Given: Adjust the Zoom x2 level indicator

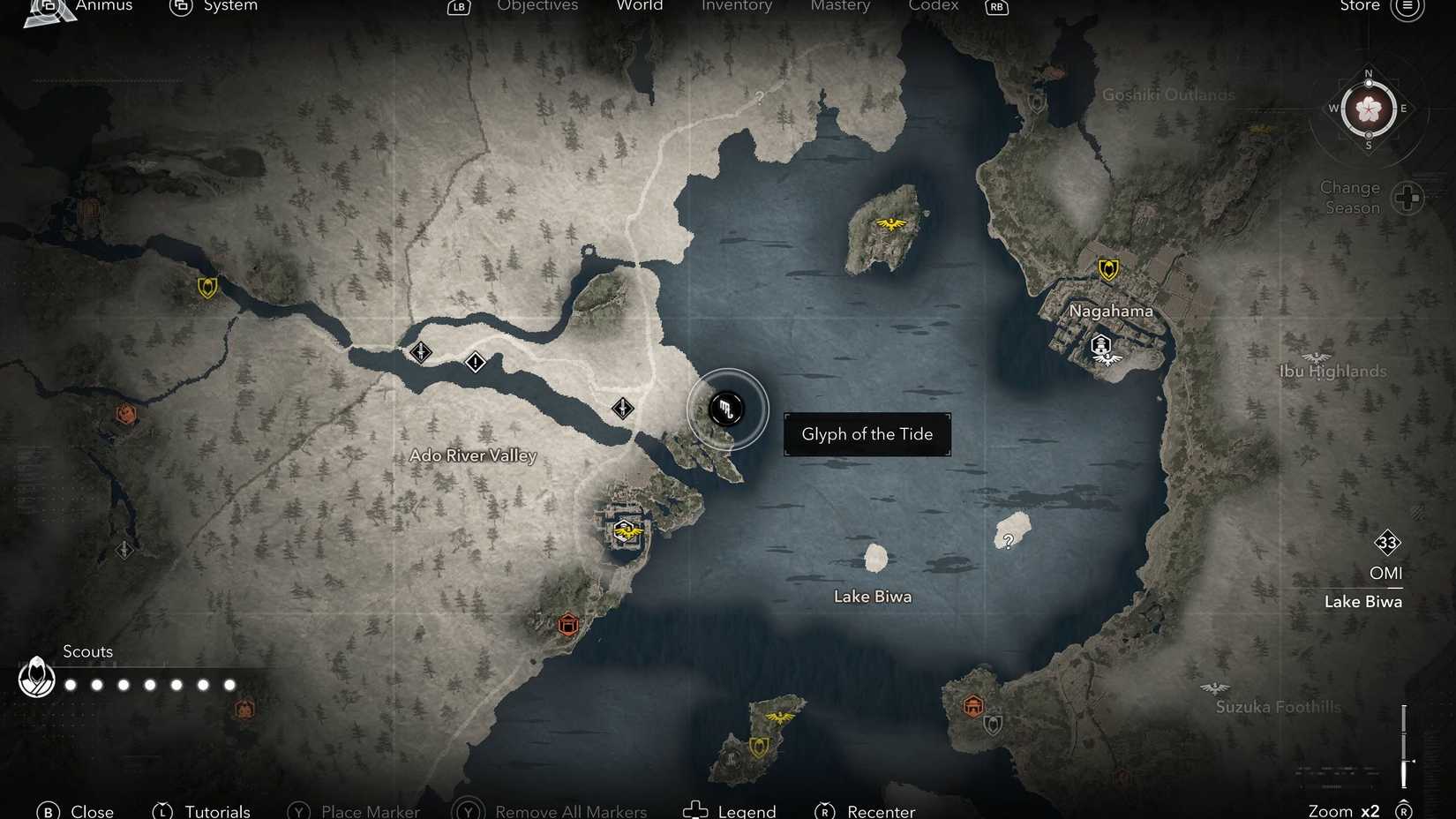Looking at the screenshot, I should click(1344, 809).
